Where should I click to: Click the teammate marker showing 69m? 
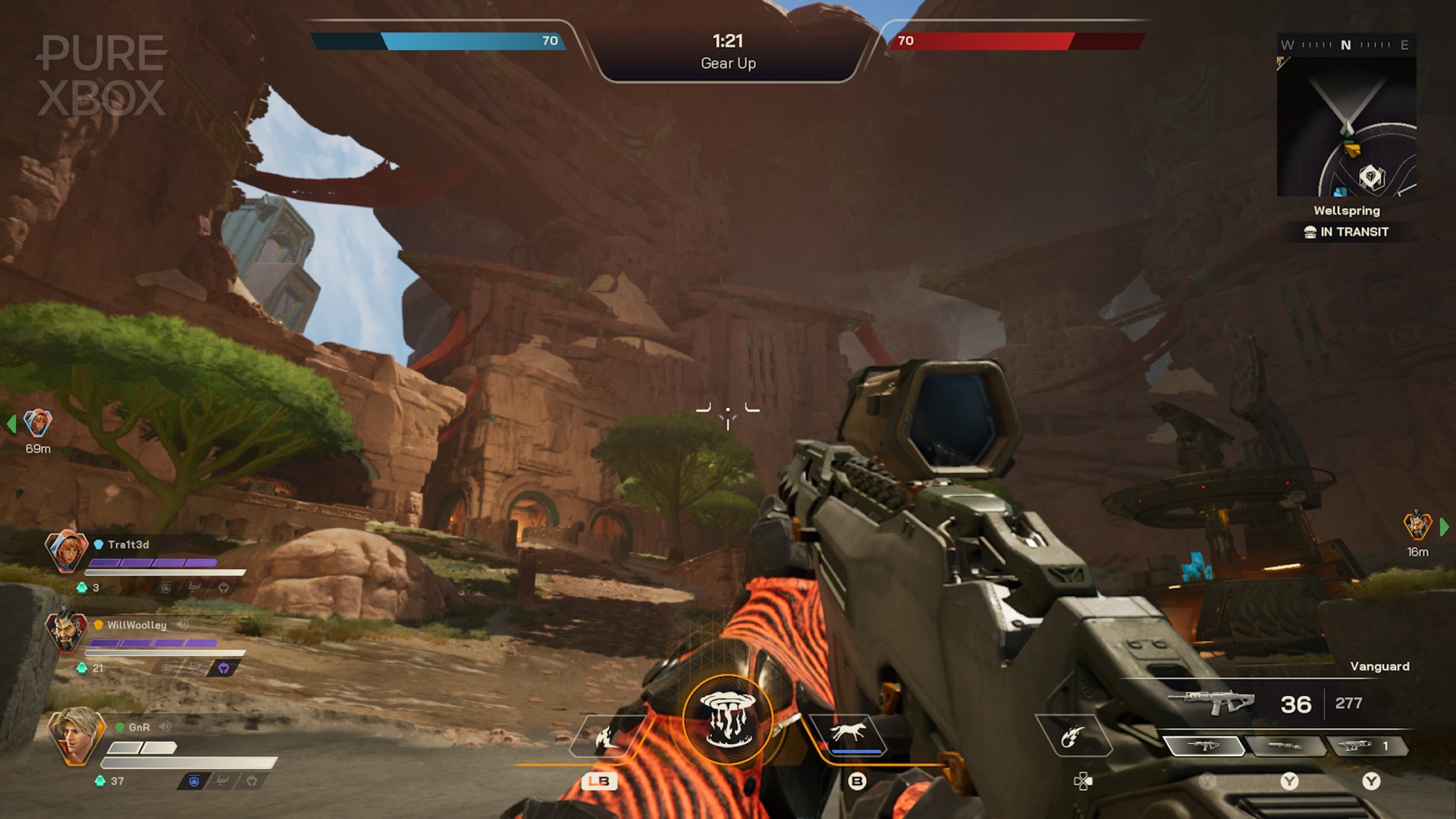(37, 423)
